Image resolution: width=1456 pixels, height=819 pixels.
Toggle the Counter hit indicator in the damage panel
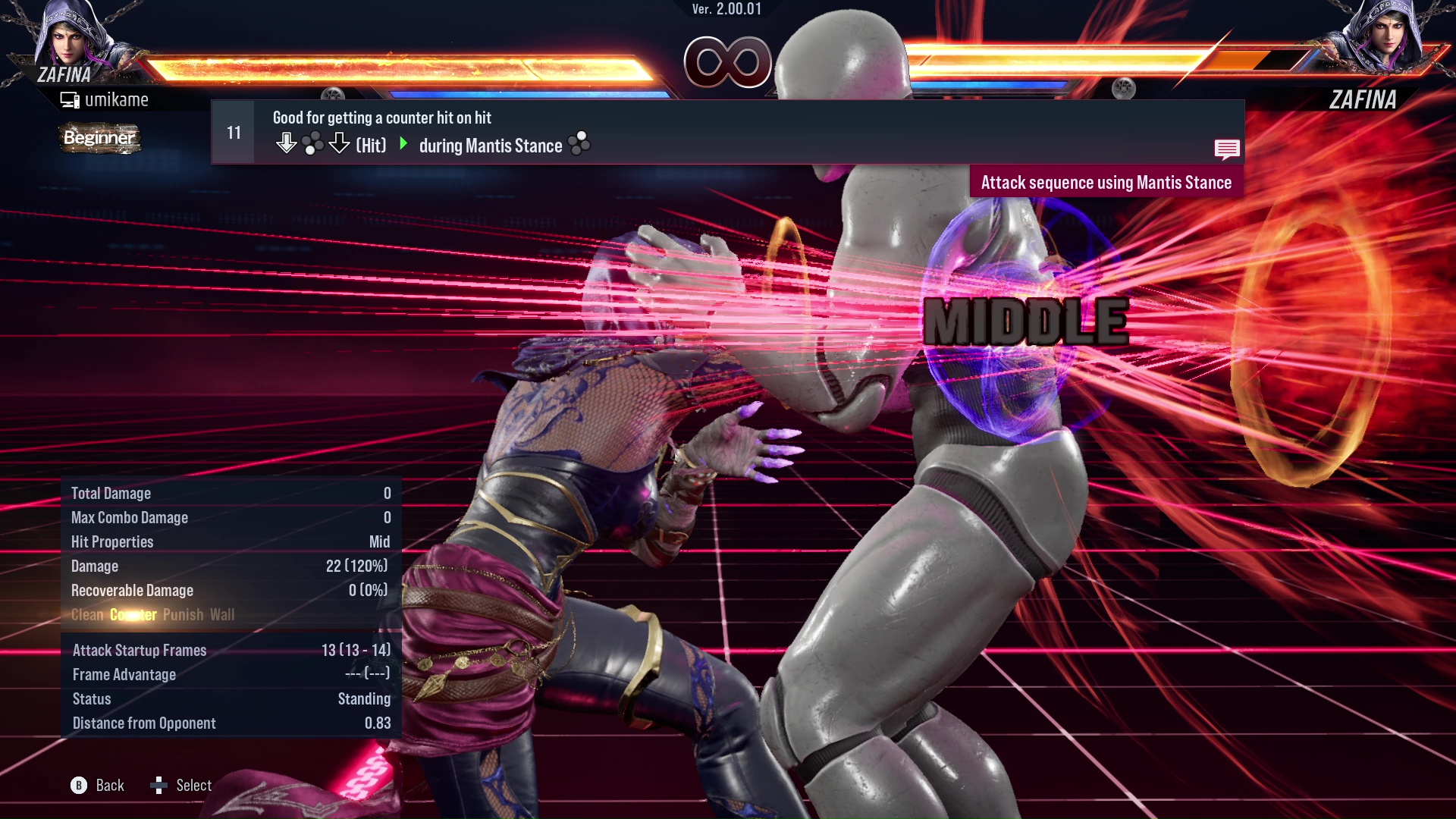coord(133,615)
